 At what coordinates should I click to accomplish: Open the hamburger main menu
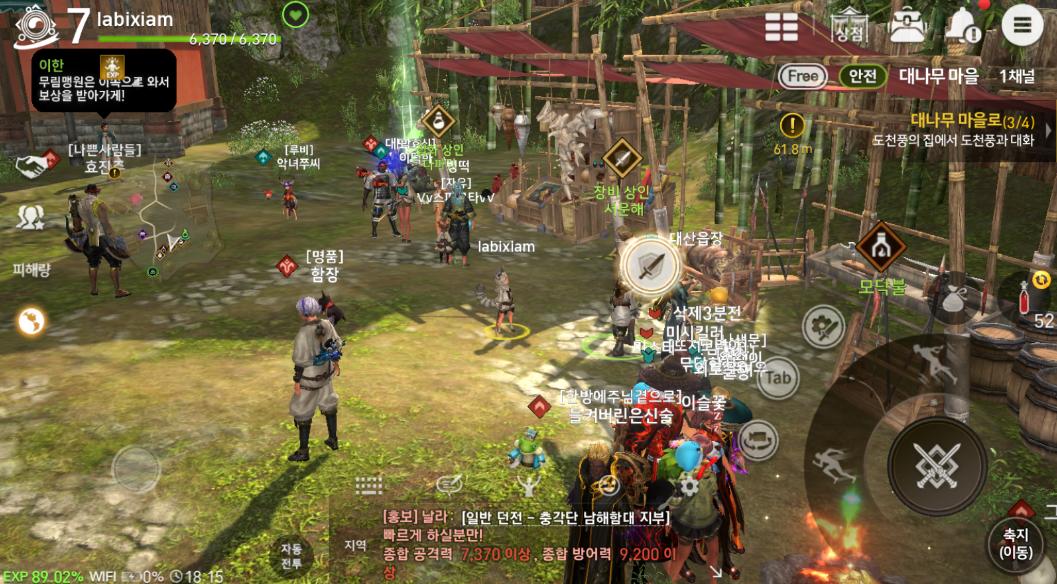click(x=1022, y=25)
